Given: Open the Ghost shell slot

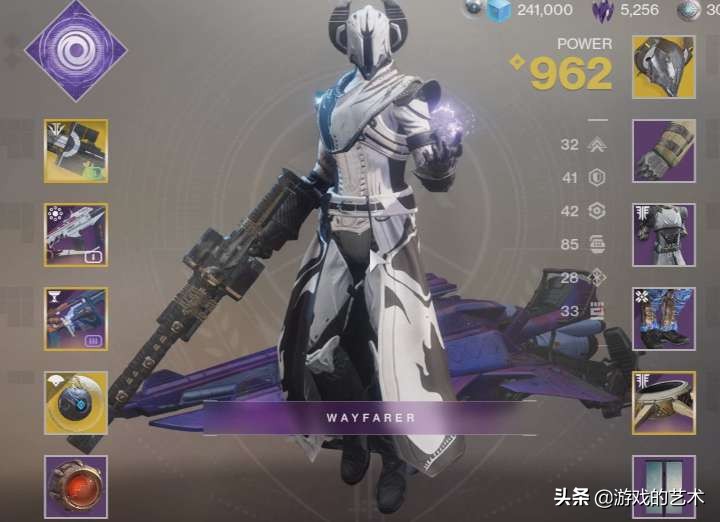Looking at the screenshot, I should (76, 403).
